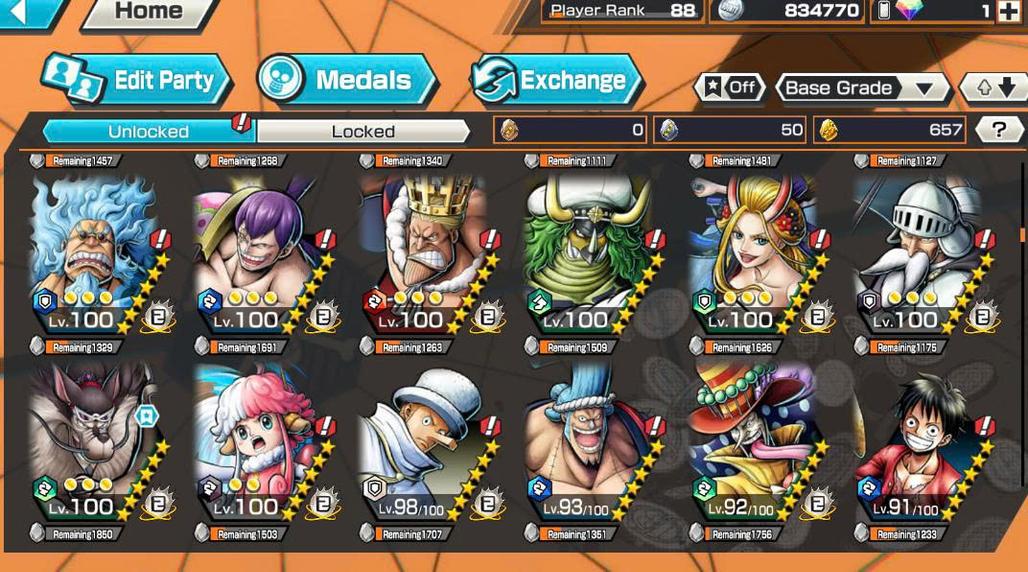This screenshot has height=572, width=1028.
Task: Toggle the ascending/descending sort order arrows
Action: [x=993, y=88]
